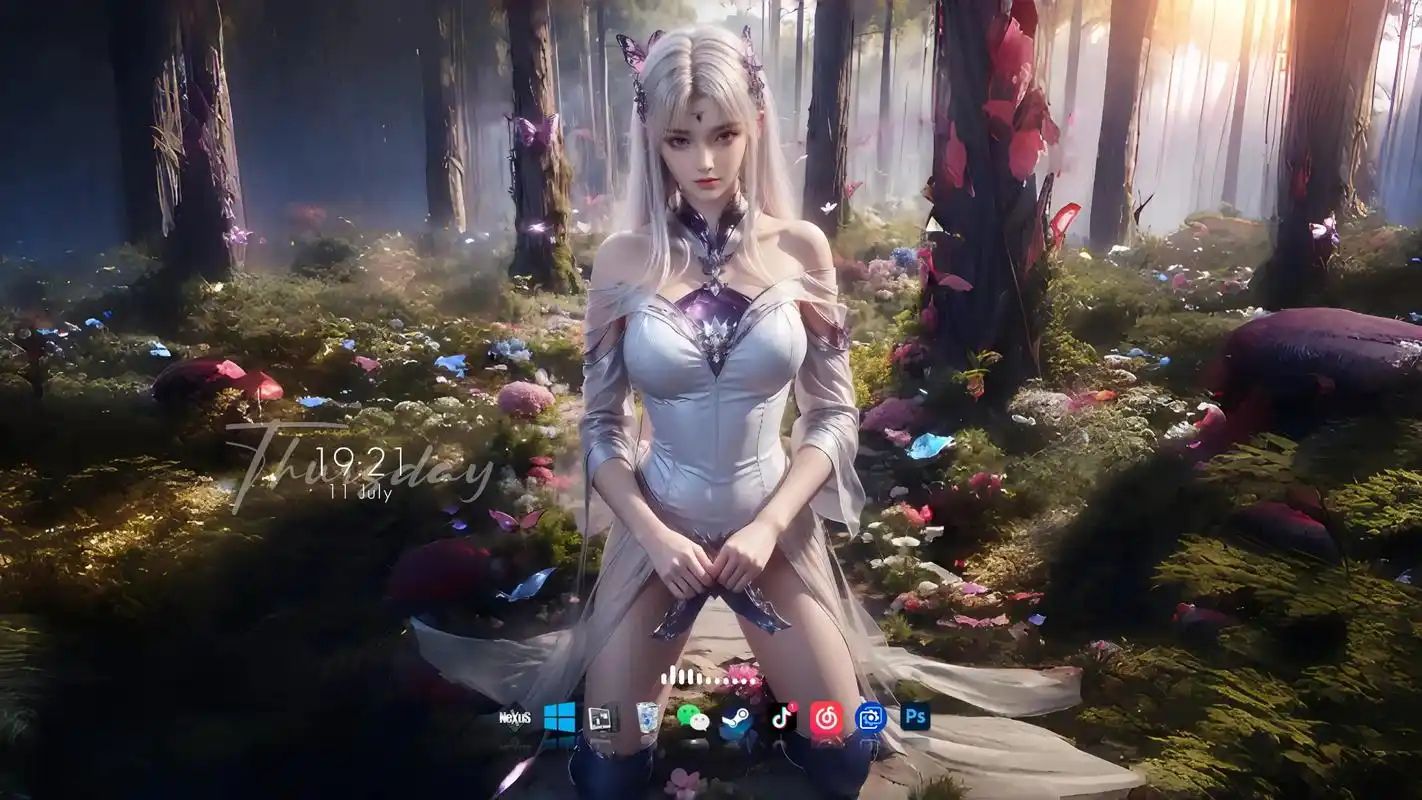Launch Adobe Photoshop from the dock
This screenshot has height=800, width=1422.
pos(913,718)
